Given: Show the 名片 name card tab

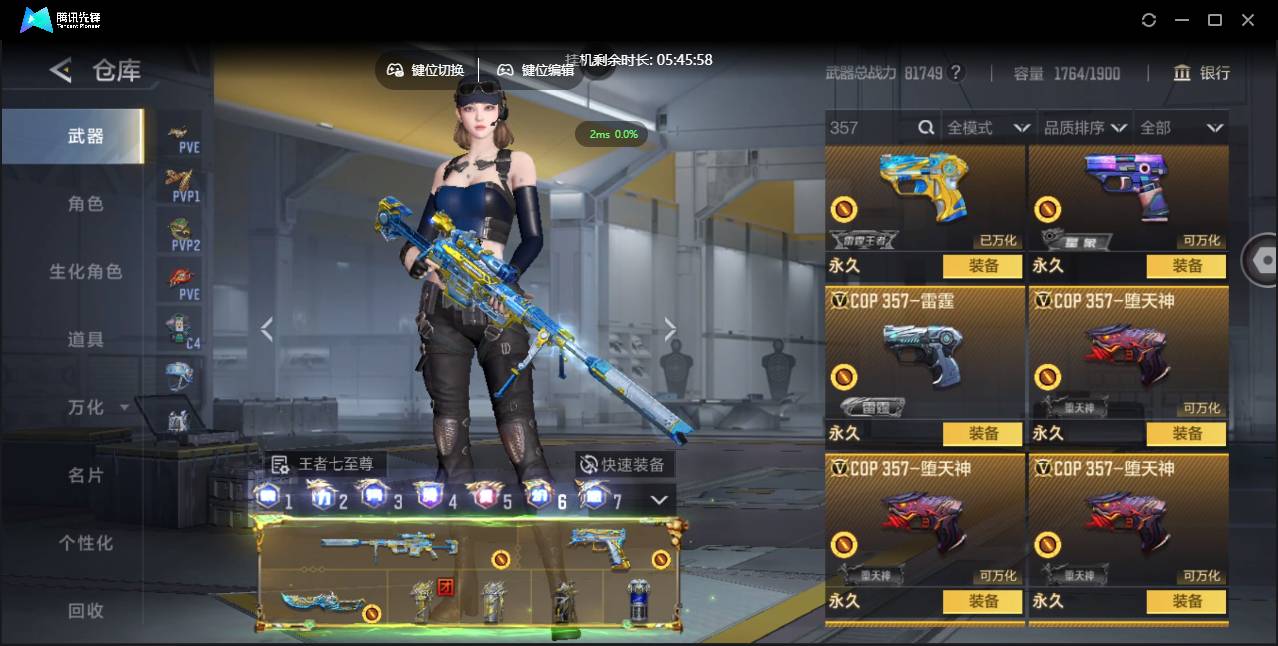Looking at the screenshot, I should pyautogui.click(x=85, y=476).
